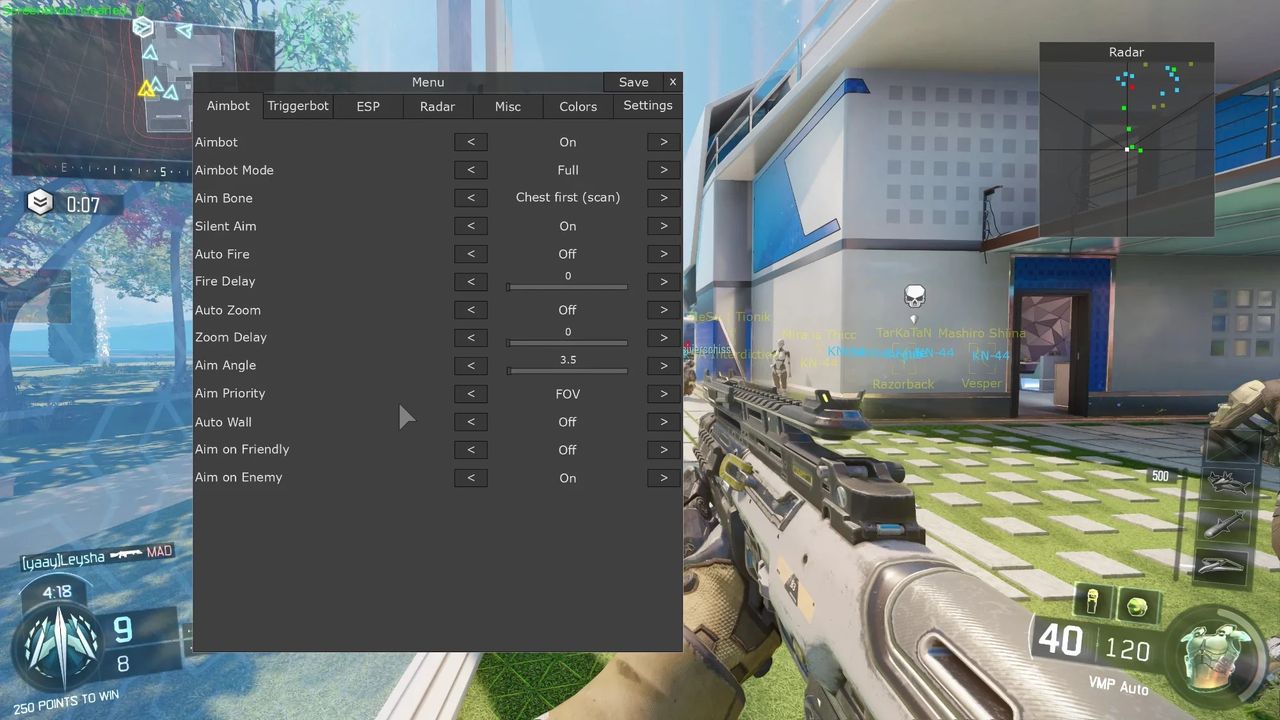Click the Save button in the menu header
The image size is (1280, 720).
[x=633, y=82]
